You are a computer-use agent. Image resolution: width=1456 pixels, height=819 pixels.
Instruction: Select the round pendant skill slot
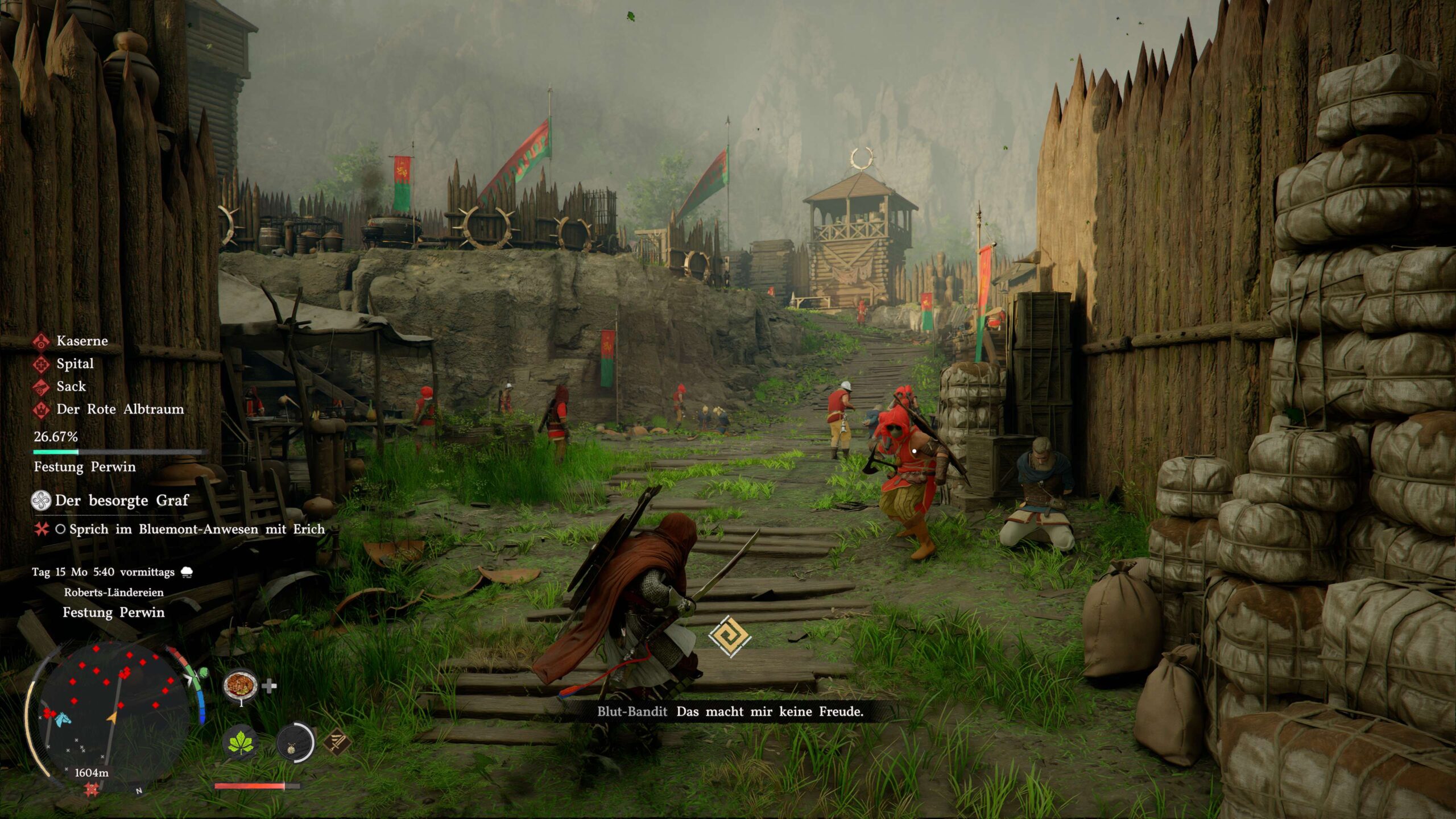(x=294, y=743)
